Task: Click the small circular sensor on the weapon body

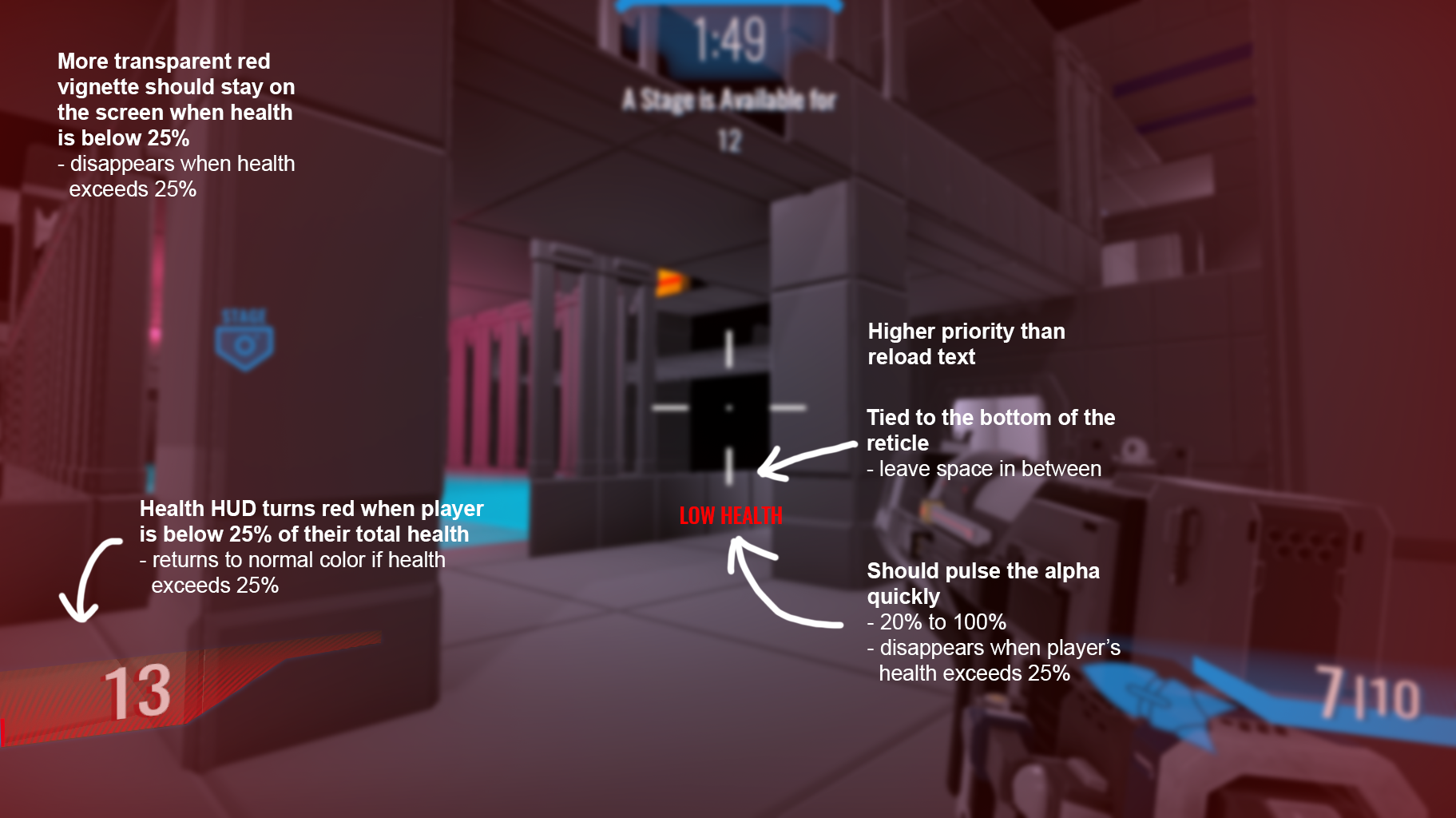Action: [x=1133, y=448]
